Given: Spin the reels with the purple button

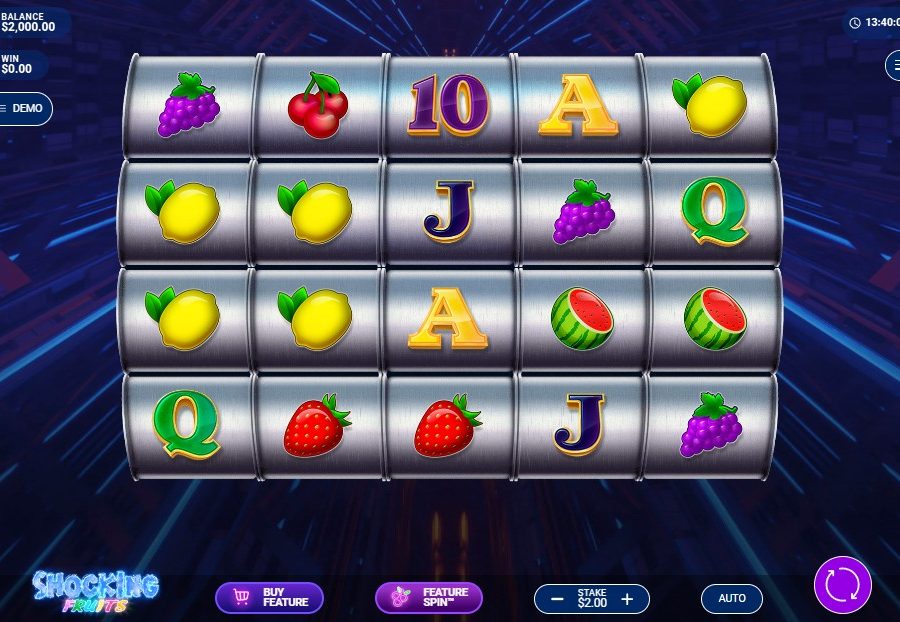Looking at the screenshot, I should pos(842,585).
